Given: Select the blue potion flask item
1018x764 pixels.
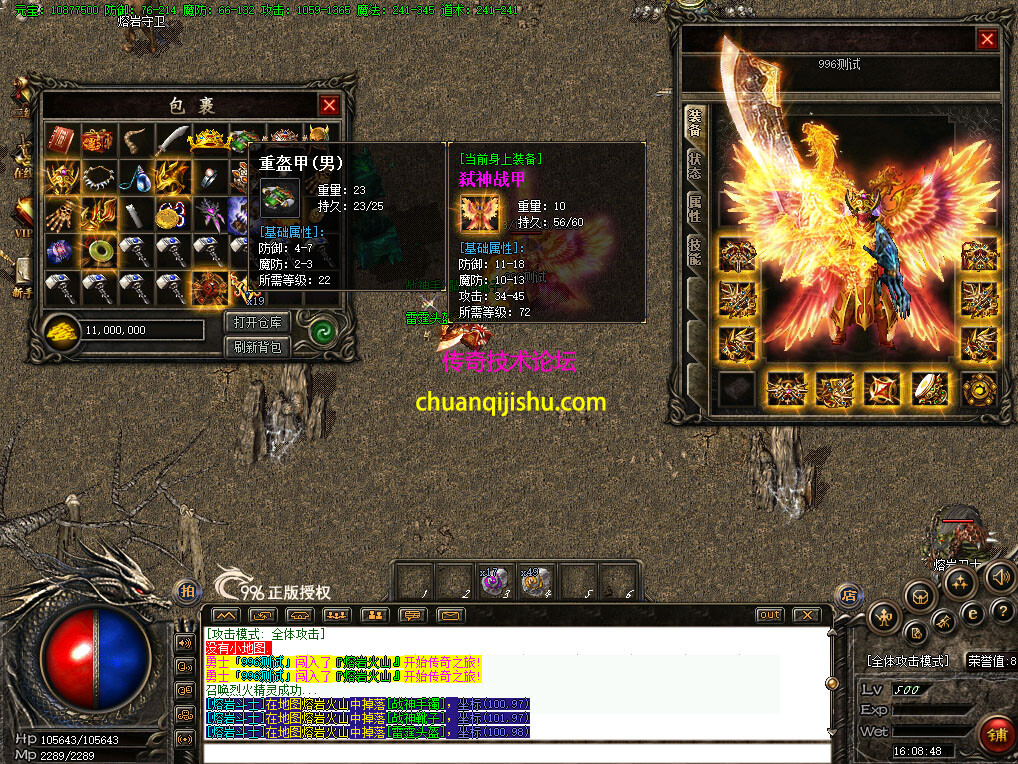Looking at the screenshot, I should click(x=135, y=177).
